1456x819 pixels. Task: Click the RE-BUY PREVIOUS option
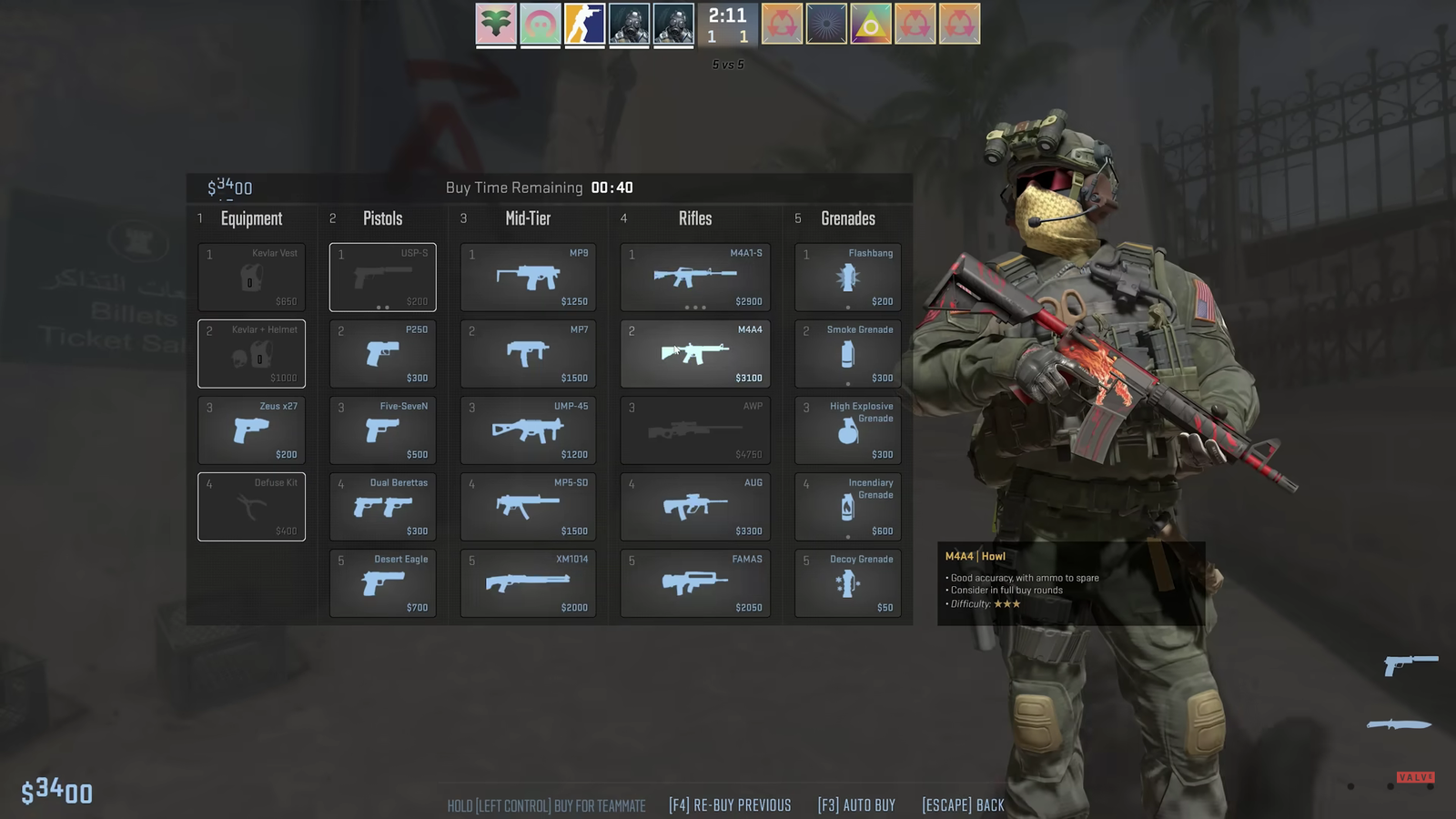coord(730,804)
